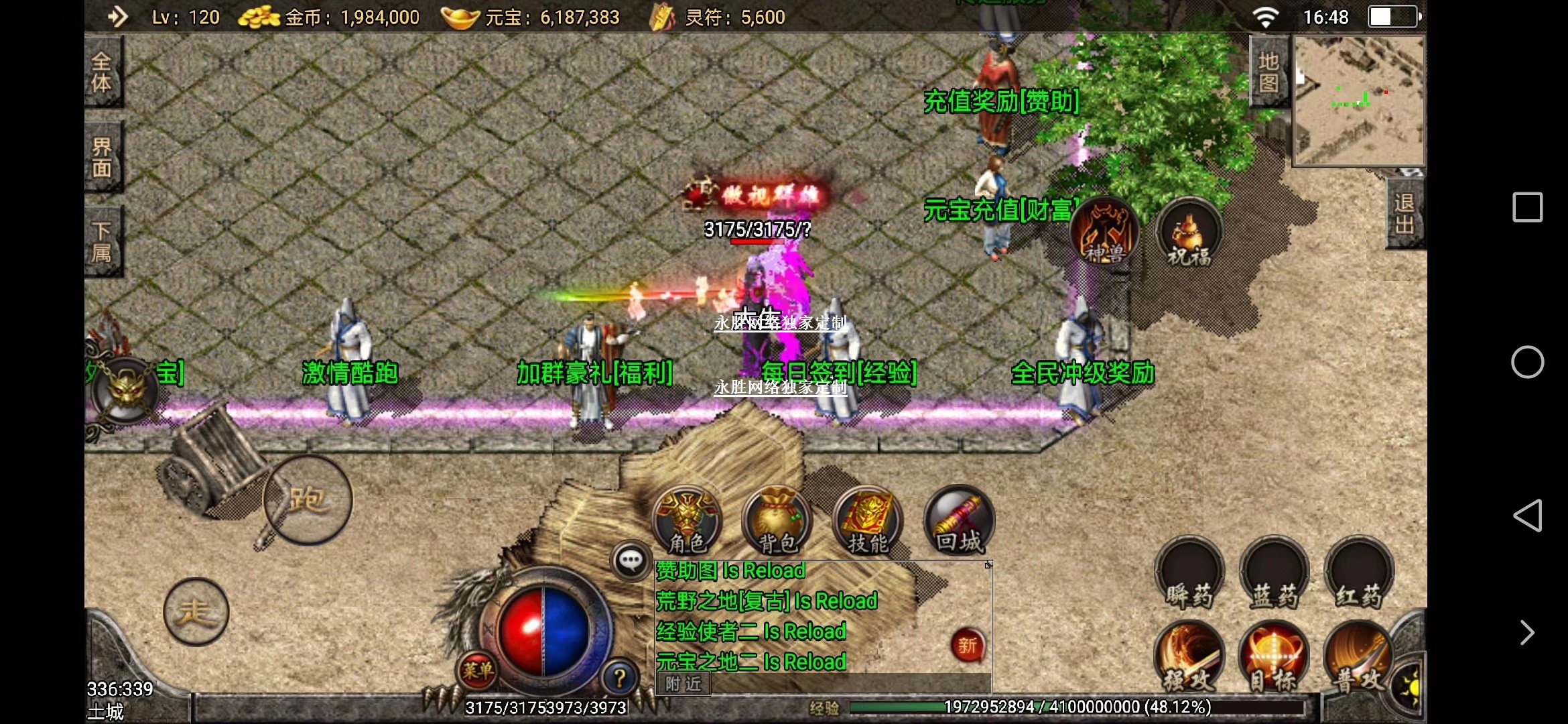Tap the Android back navigation button

point(1528,516)
